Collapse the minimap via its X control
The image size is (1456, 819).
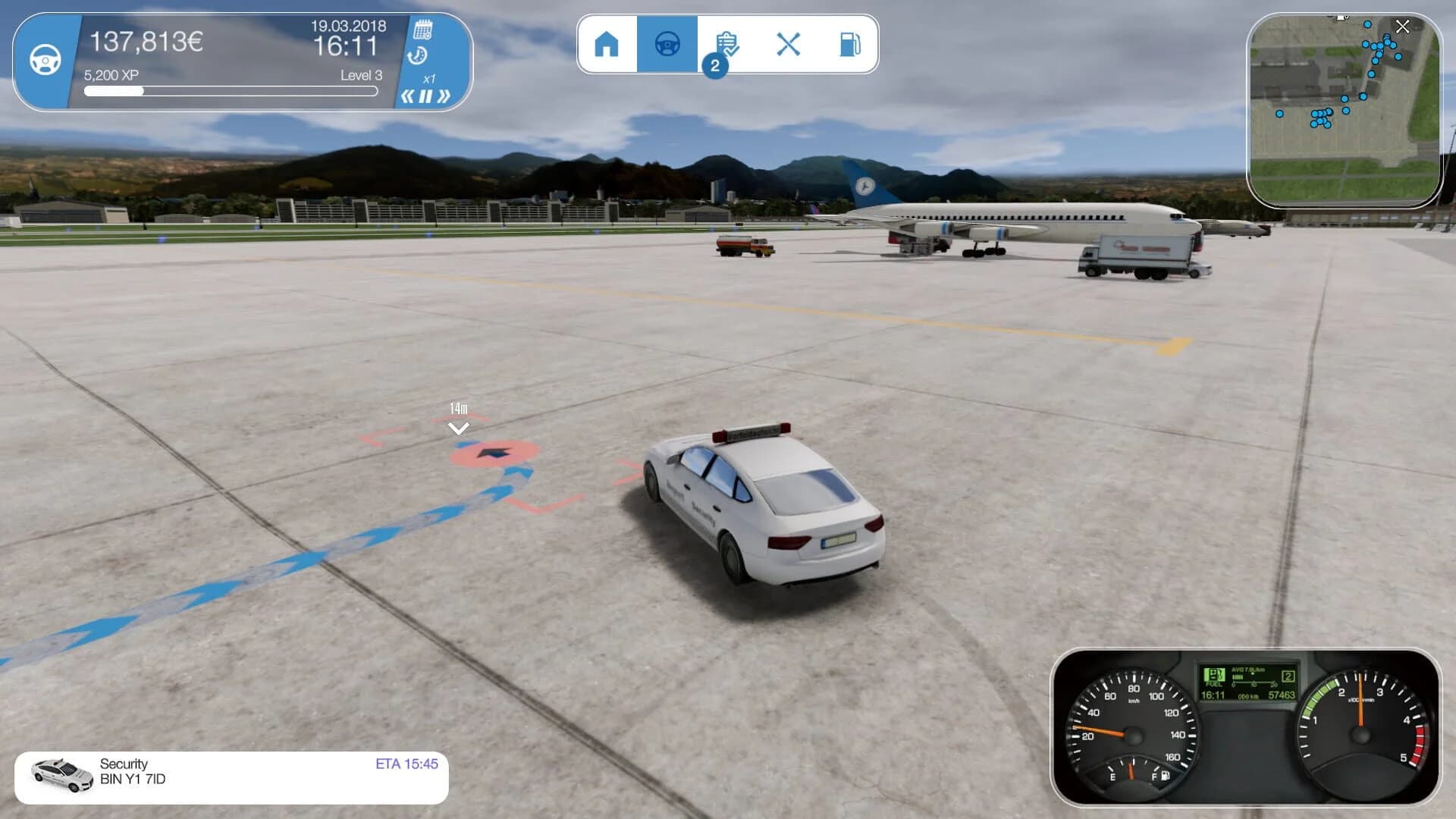pyautogui.click(x=1401, y=27)
